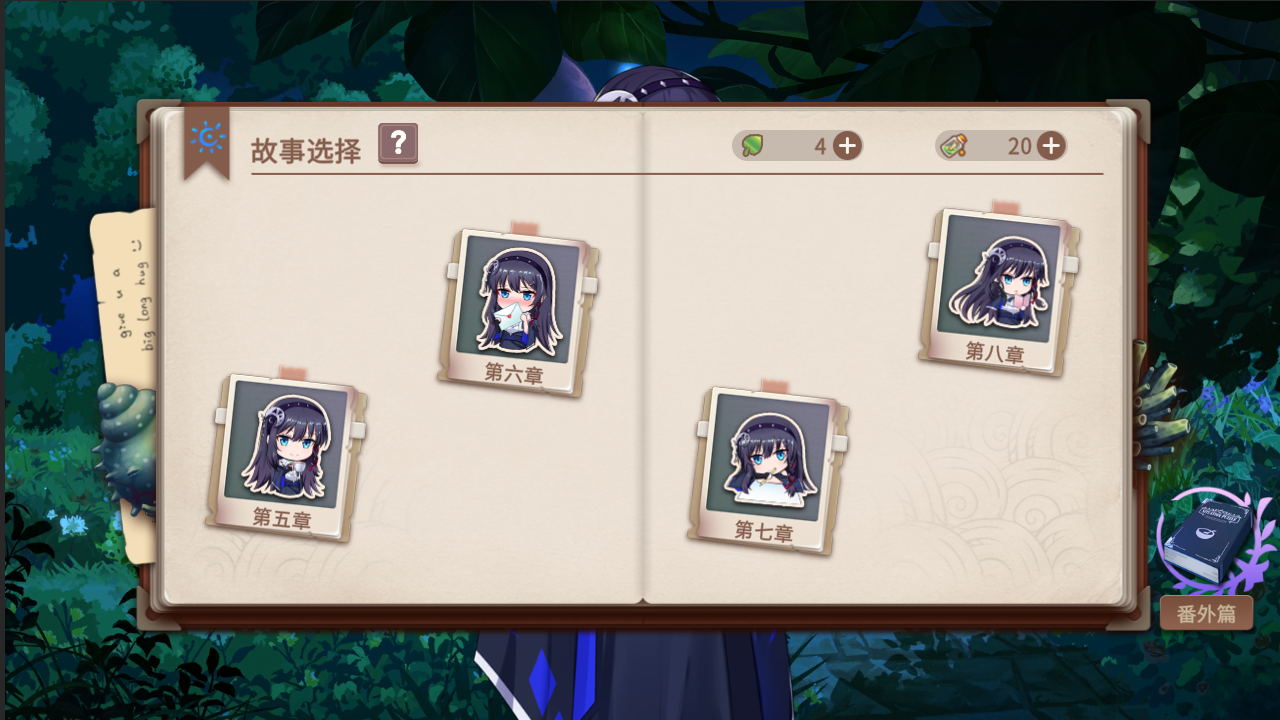The width and height of the screenshot is (1280, 720).
Task: Add more leaves via the plus button
Action: tap(846, 145)
